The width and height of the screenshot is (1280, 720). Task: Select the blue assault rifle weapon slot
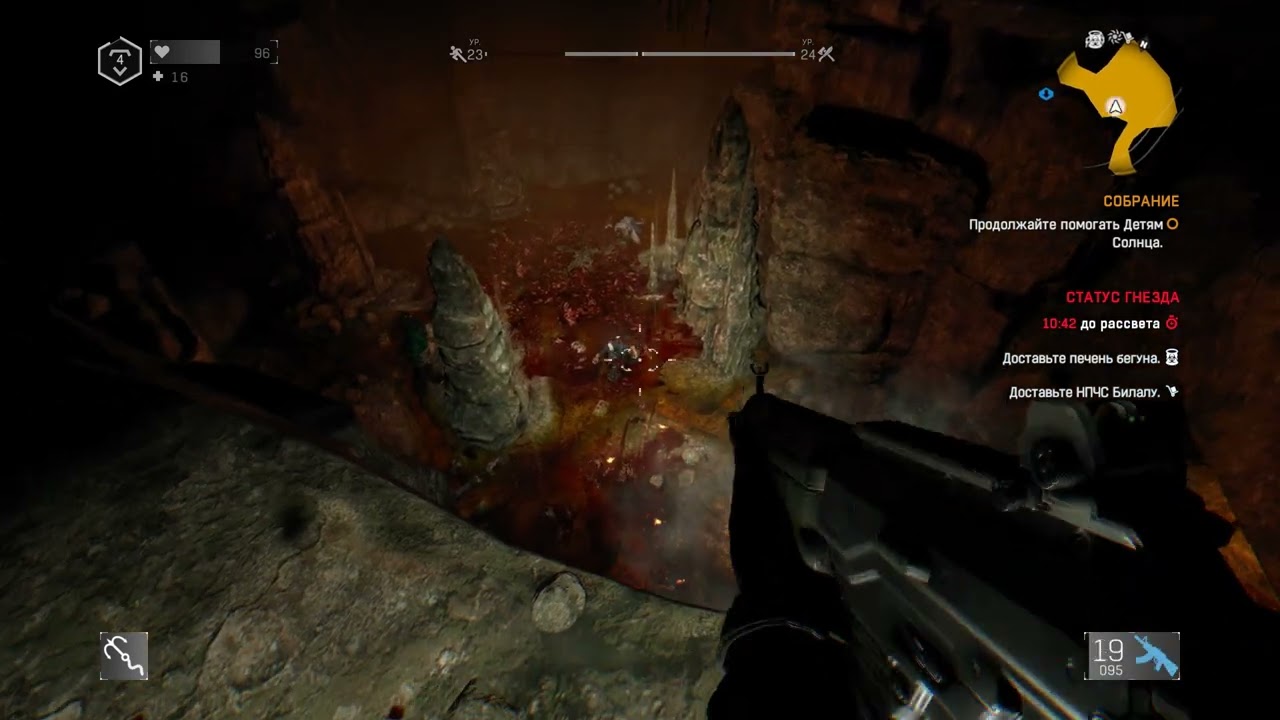[x=1133, y=656]
